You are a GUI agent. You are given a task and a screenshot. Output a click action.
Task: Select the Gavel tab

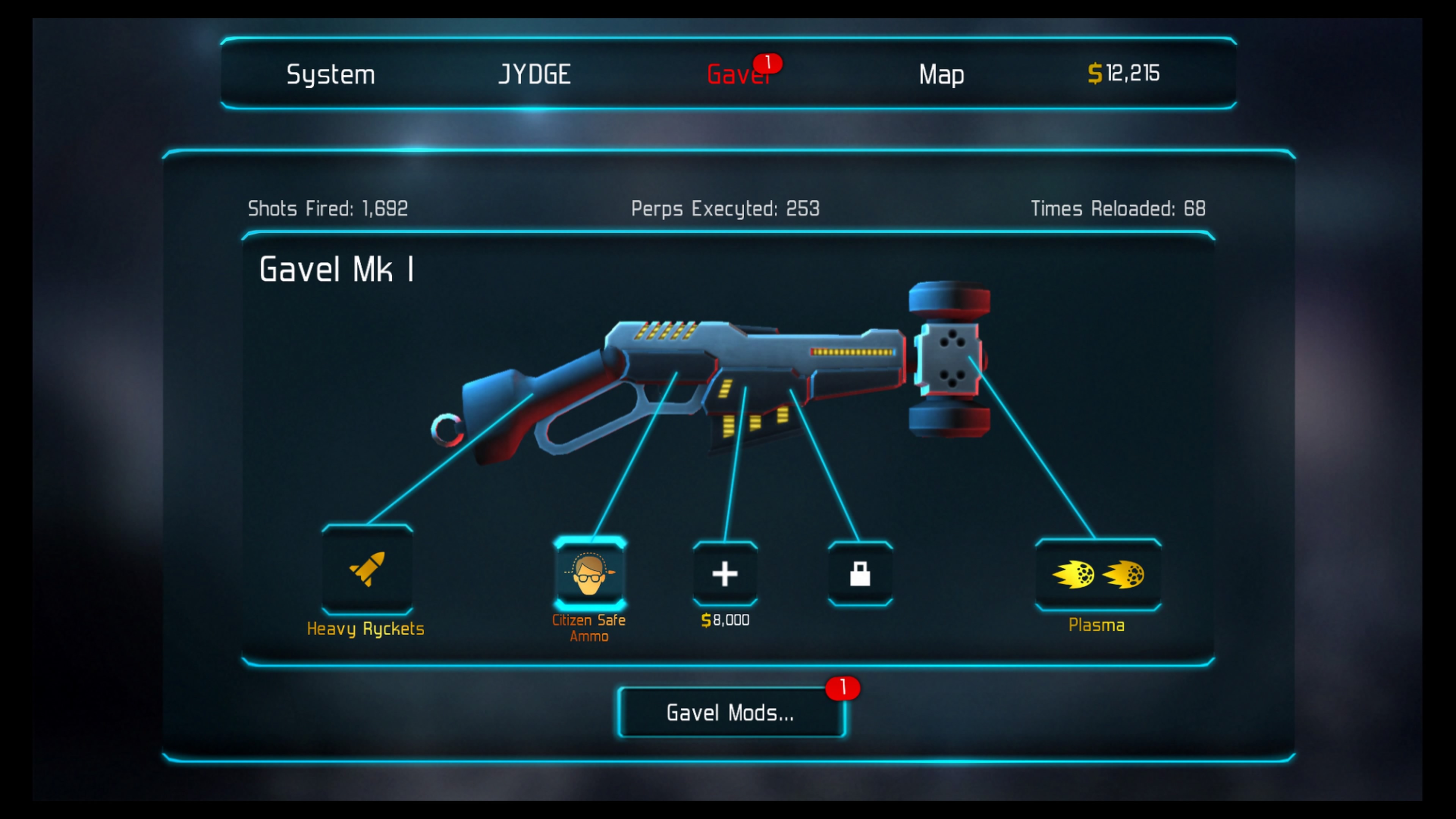[x=737, y=75]
